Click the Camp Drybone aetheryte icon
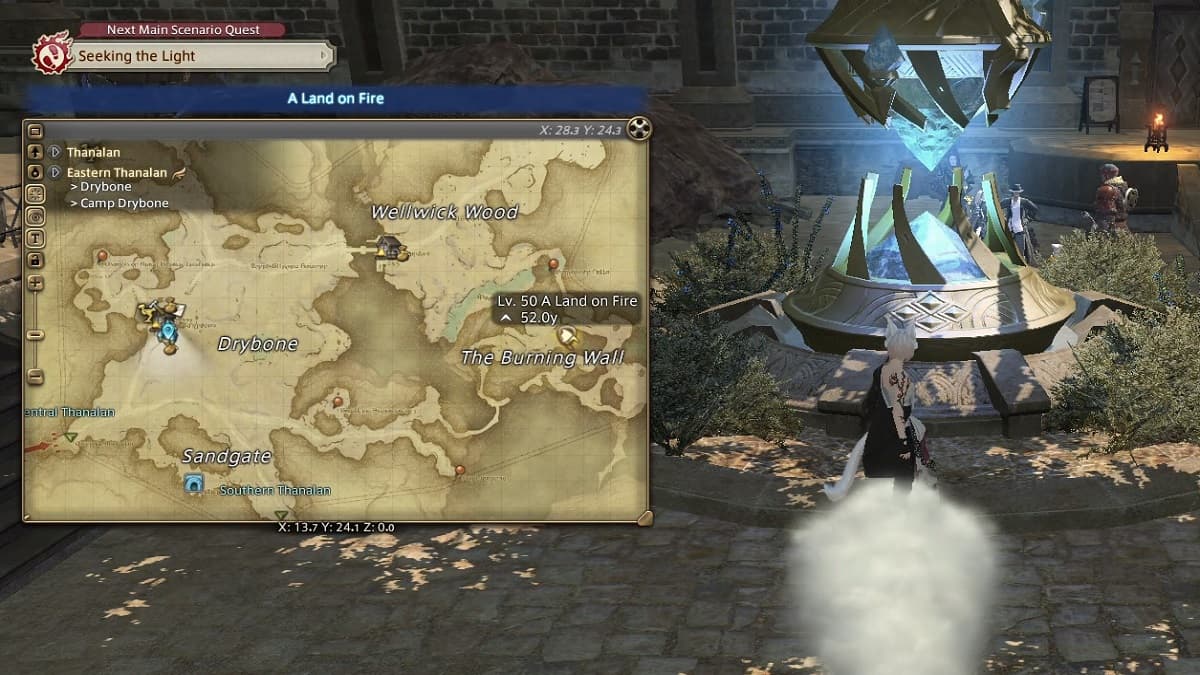The height and width of the screenshot is (675, 1200). pos(168,328)
